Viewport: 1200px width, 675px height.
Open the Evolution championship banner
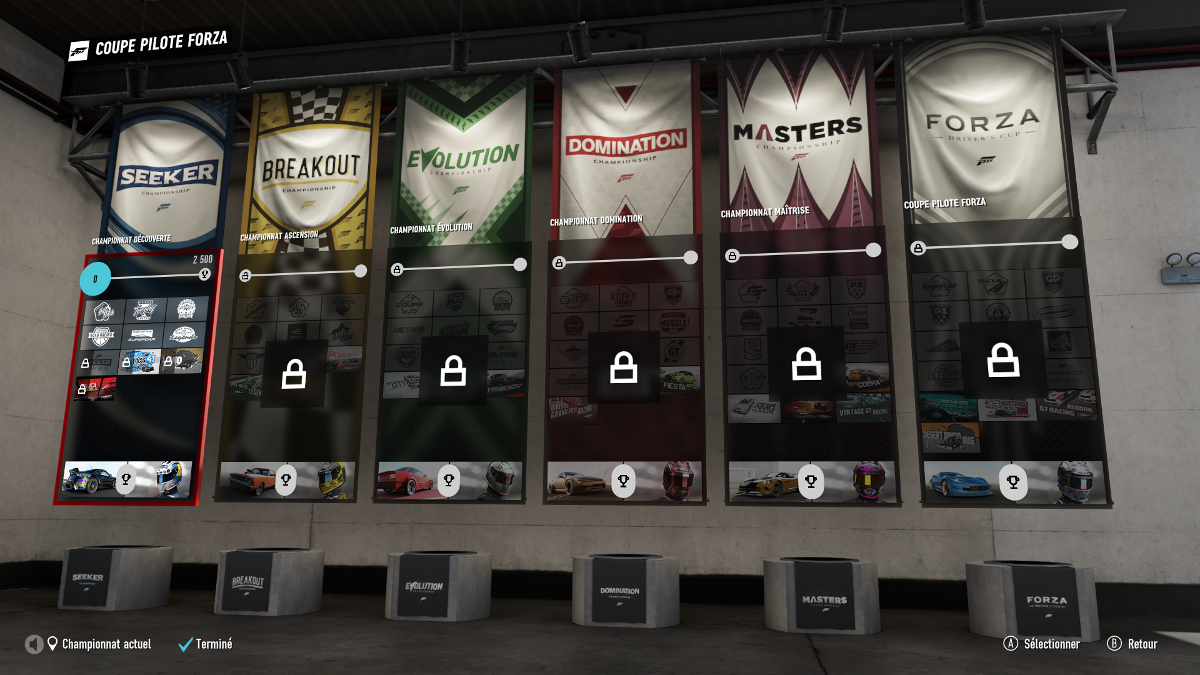coord(461,160)
